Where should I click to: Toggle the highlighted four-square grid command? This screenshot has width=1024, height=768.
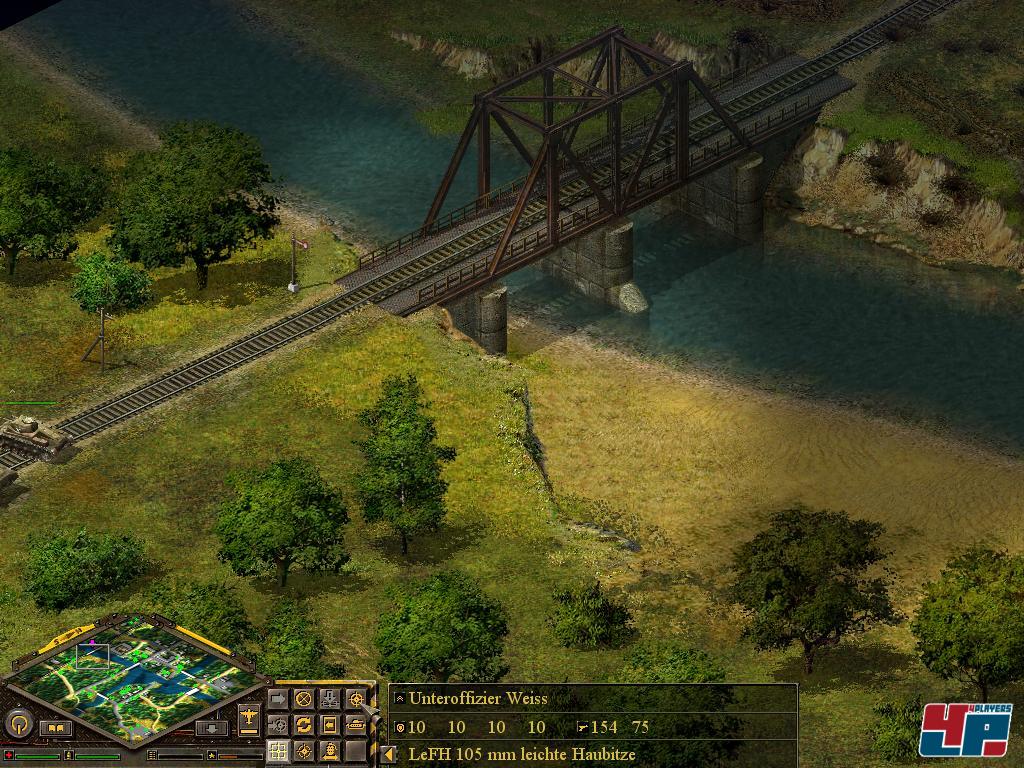(x=278, y=750)
